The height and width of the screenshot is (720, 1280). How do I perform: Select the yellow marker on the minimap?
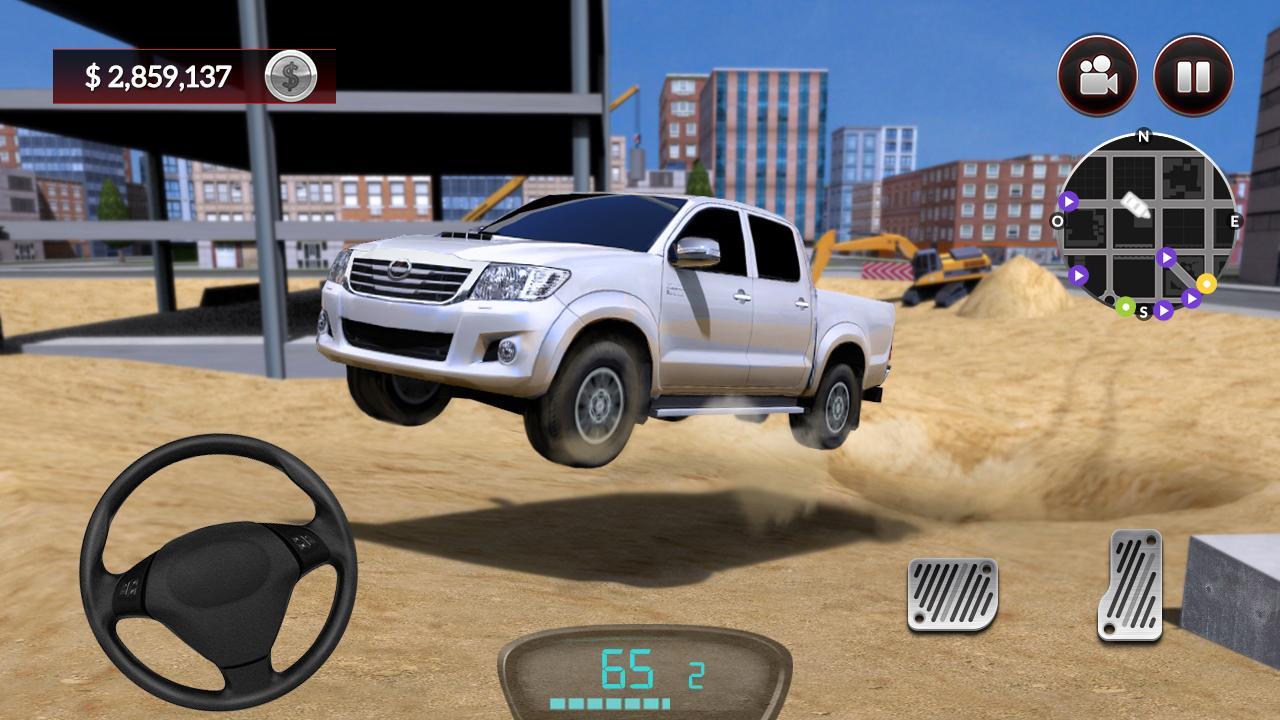coord(1206,283)
